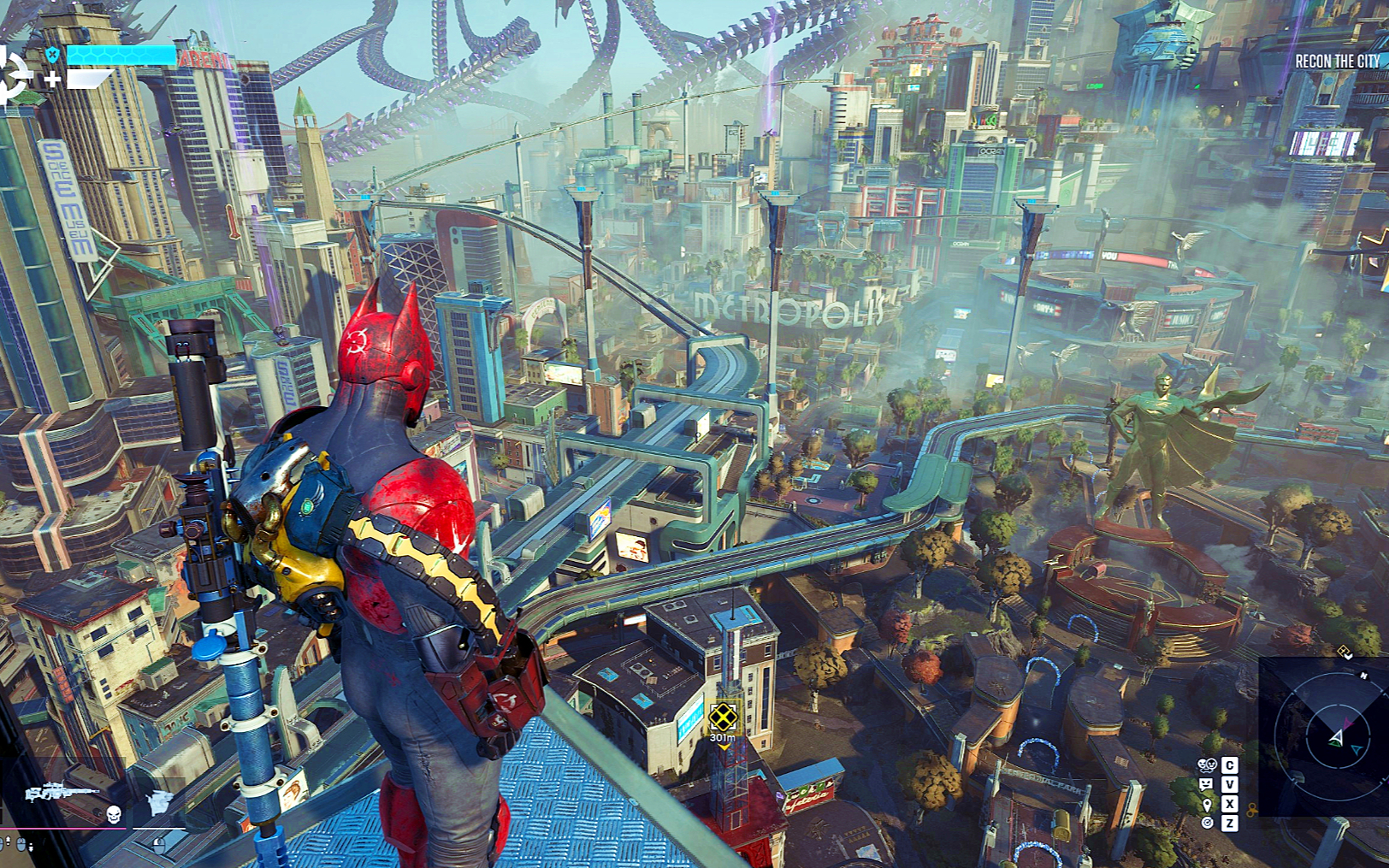The width and height of the screenshot is (1389, 868).
Task: Activate the grinning speech bubble emote icon
Action: (1206, 784)
